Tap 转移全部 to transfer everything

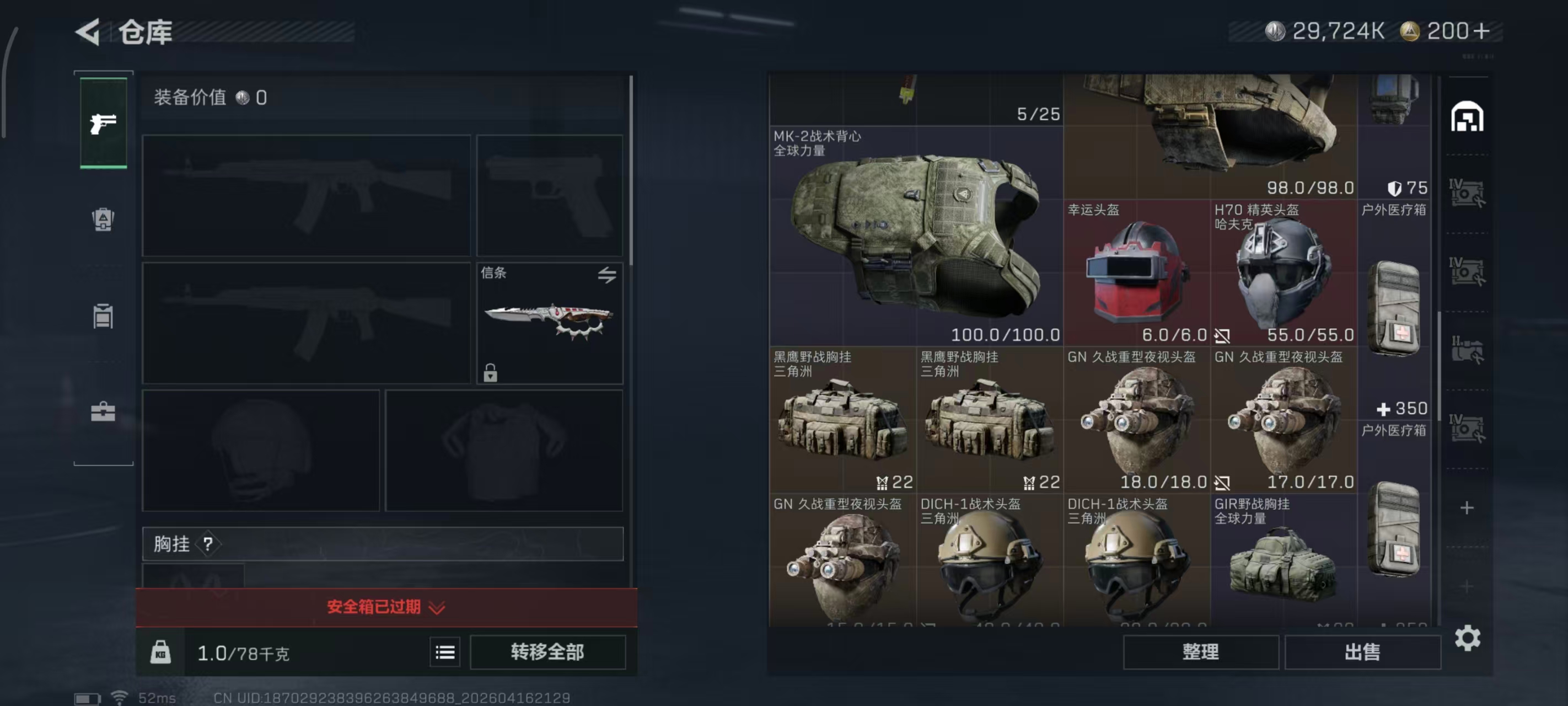[547, 652]
